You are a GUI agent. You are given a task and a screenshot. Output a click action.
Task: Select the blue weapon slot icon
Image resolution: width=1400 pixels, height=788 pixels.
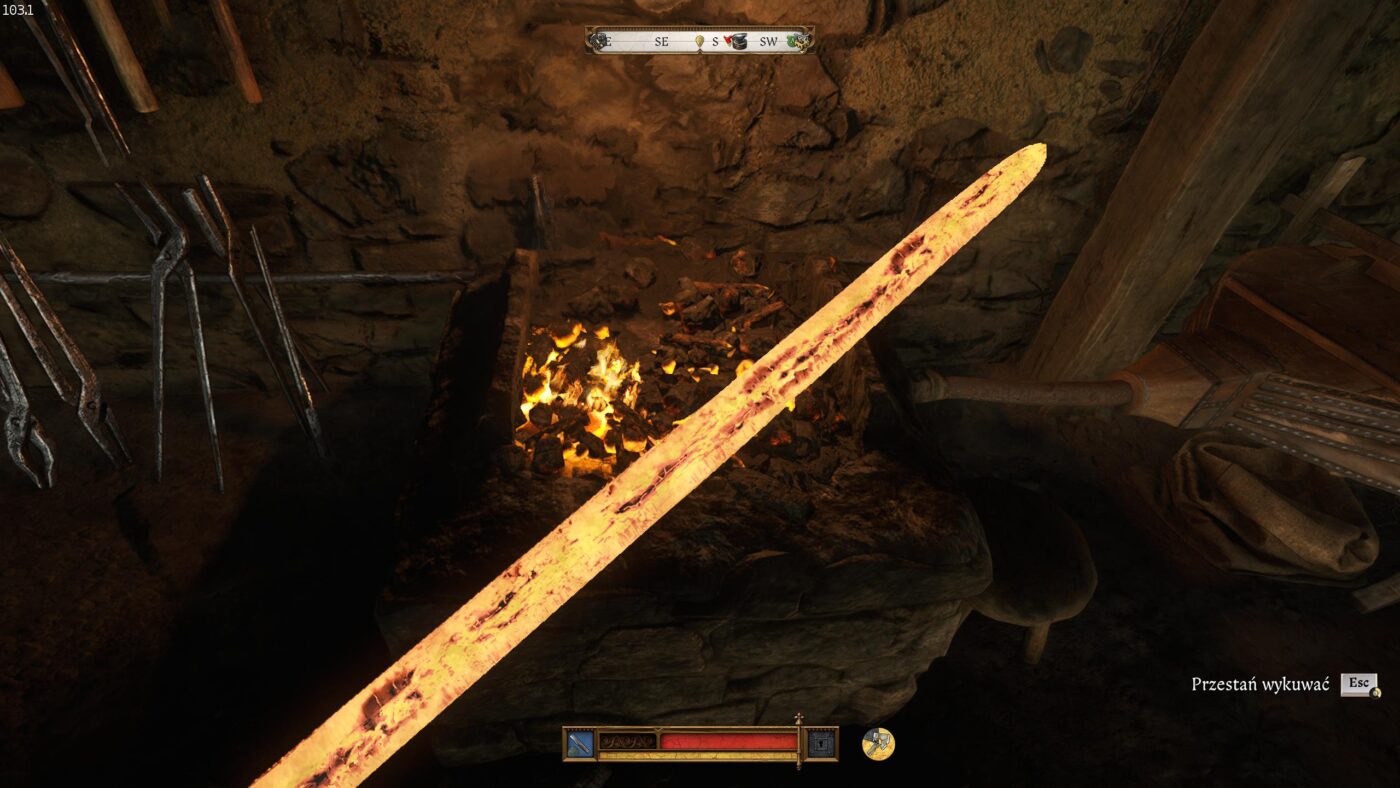click(580, 743)
